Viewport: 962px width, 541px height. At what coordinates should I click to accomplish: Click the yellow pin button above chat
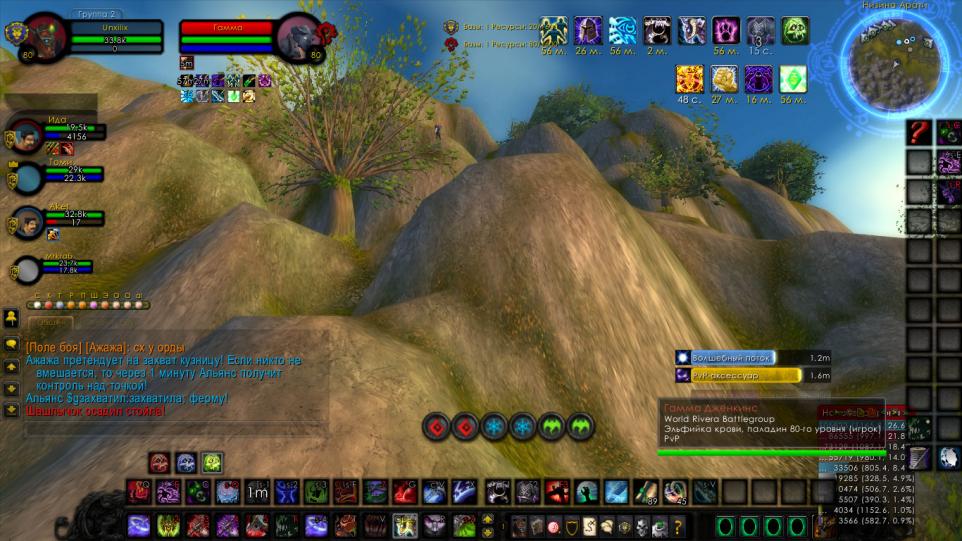coord(11,317)
